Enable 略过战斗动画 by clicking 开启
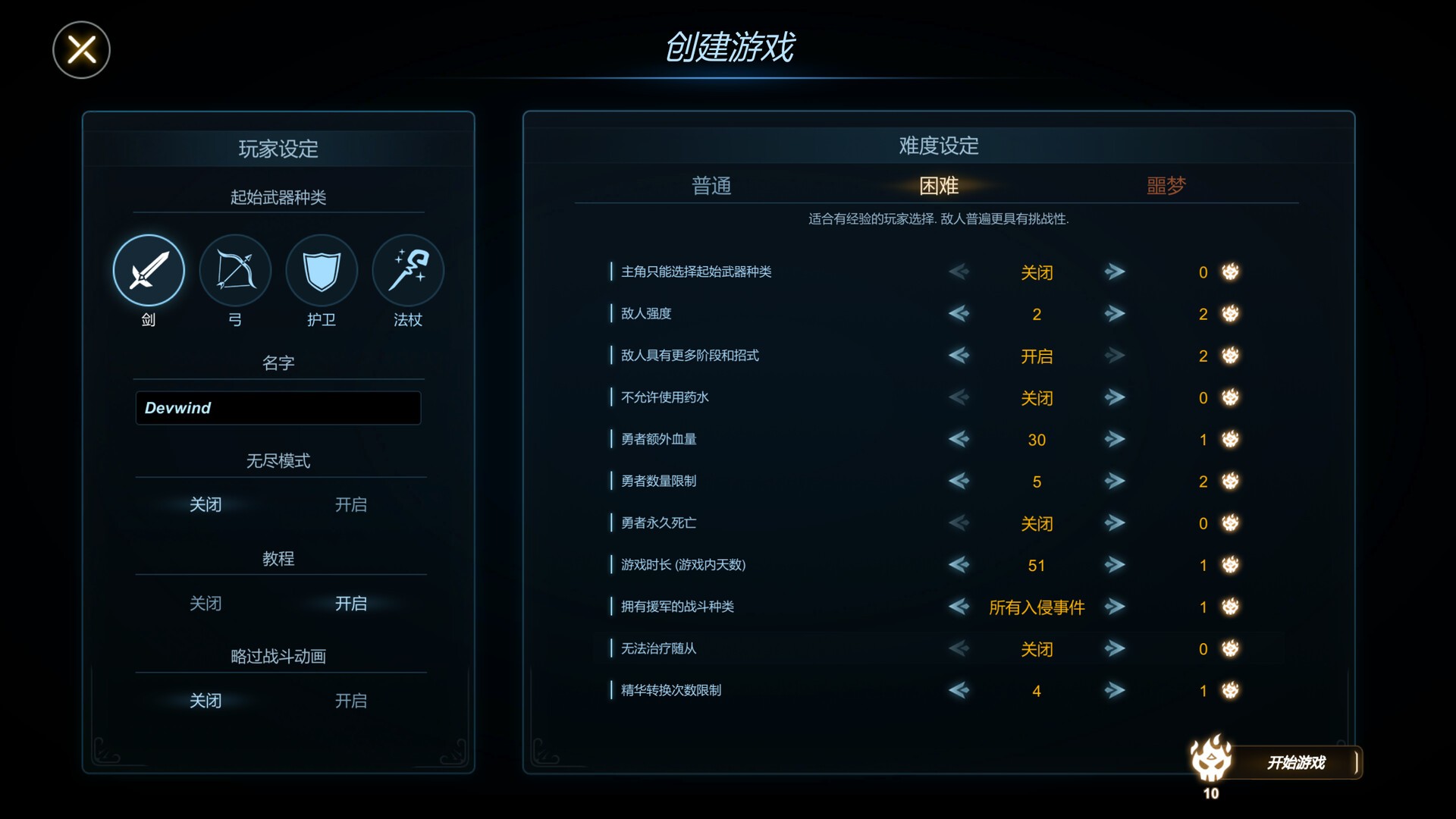The height and width of the screenshot is (819, 1456). click(350, 701)
